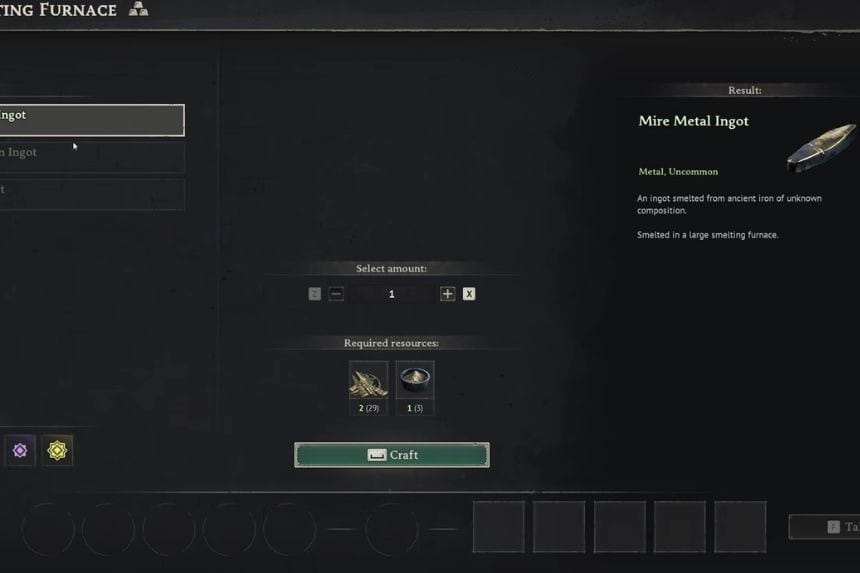Click the Take button at bottom right
This screenshot has width=860, height=573.
(826, 527)
